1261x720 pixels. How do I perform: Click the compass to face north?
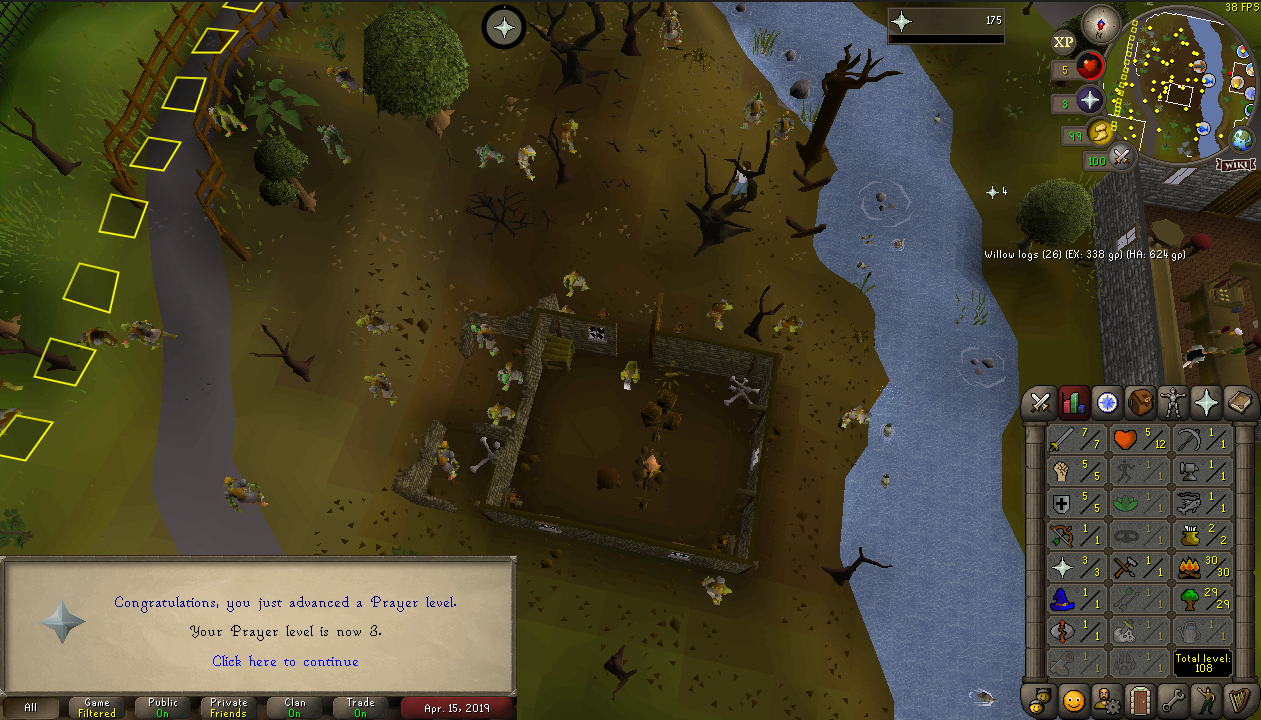pos(1106,21)
